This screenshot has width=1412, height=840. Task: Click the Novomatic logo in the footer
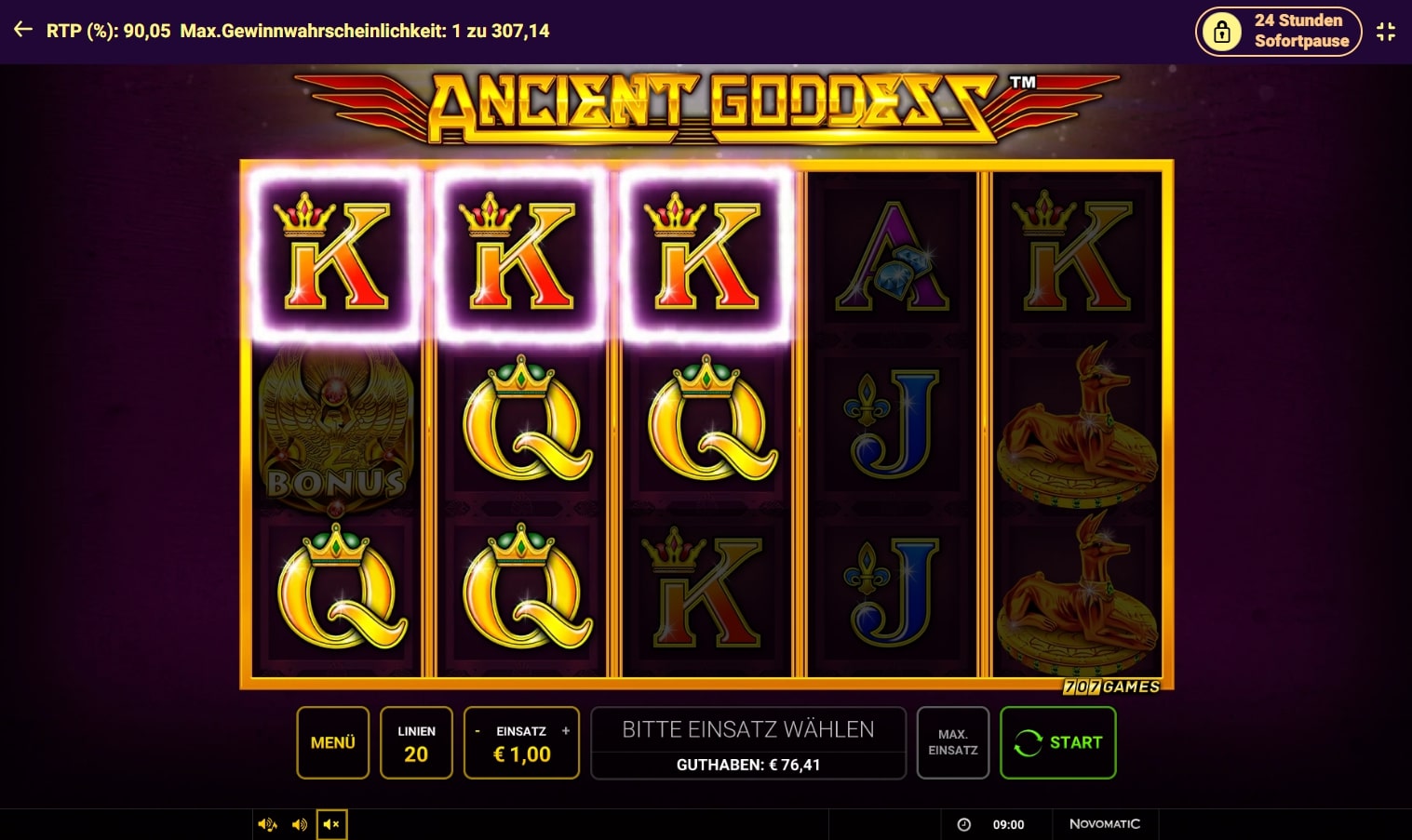tap(1104, 824)
